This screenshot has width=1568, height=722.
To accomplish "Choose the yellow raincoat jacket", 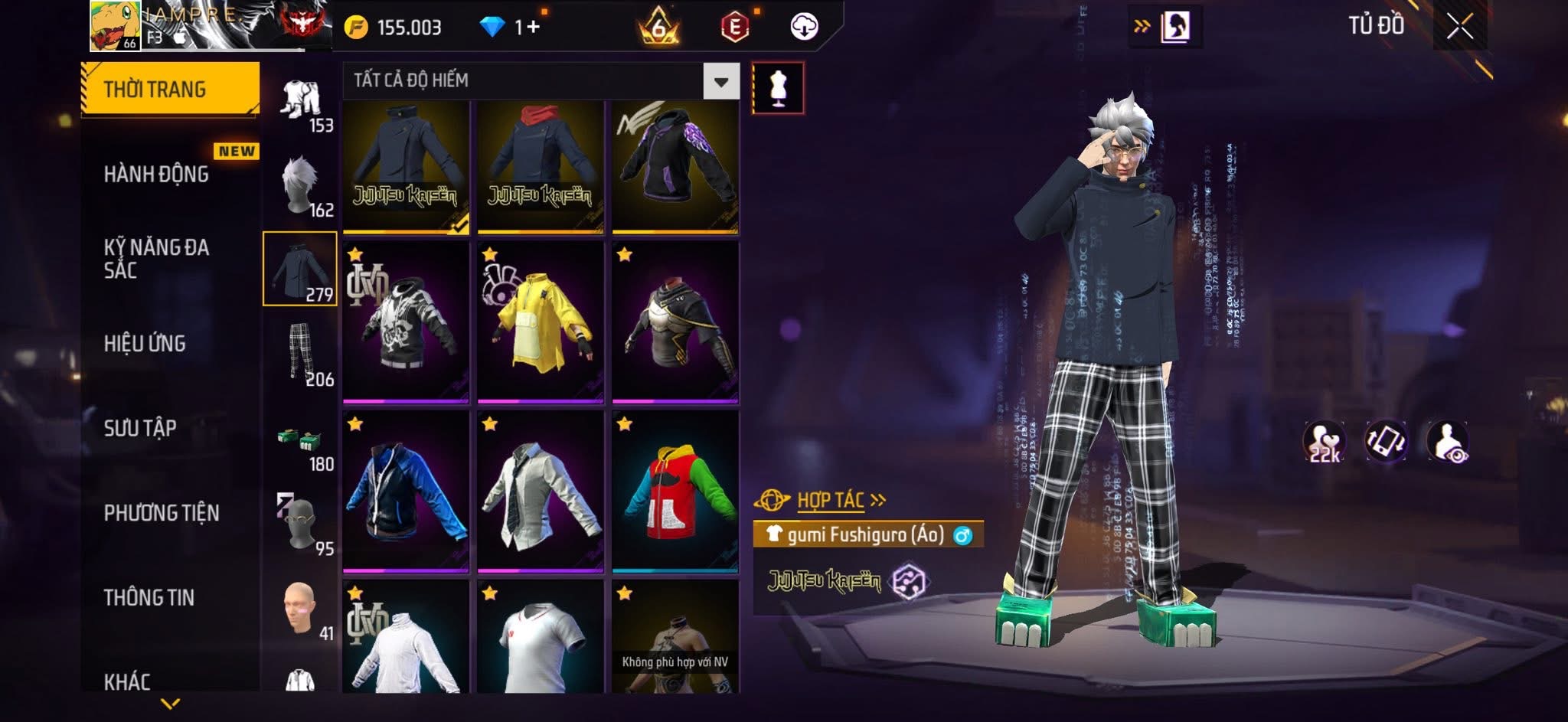I will pyautogui.click(x=541, y=322).
